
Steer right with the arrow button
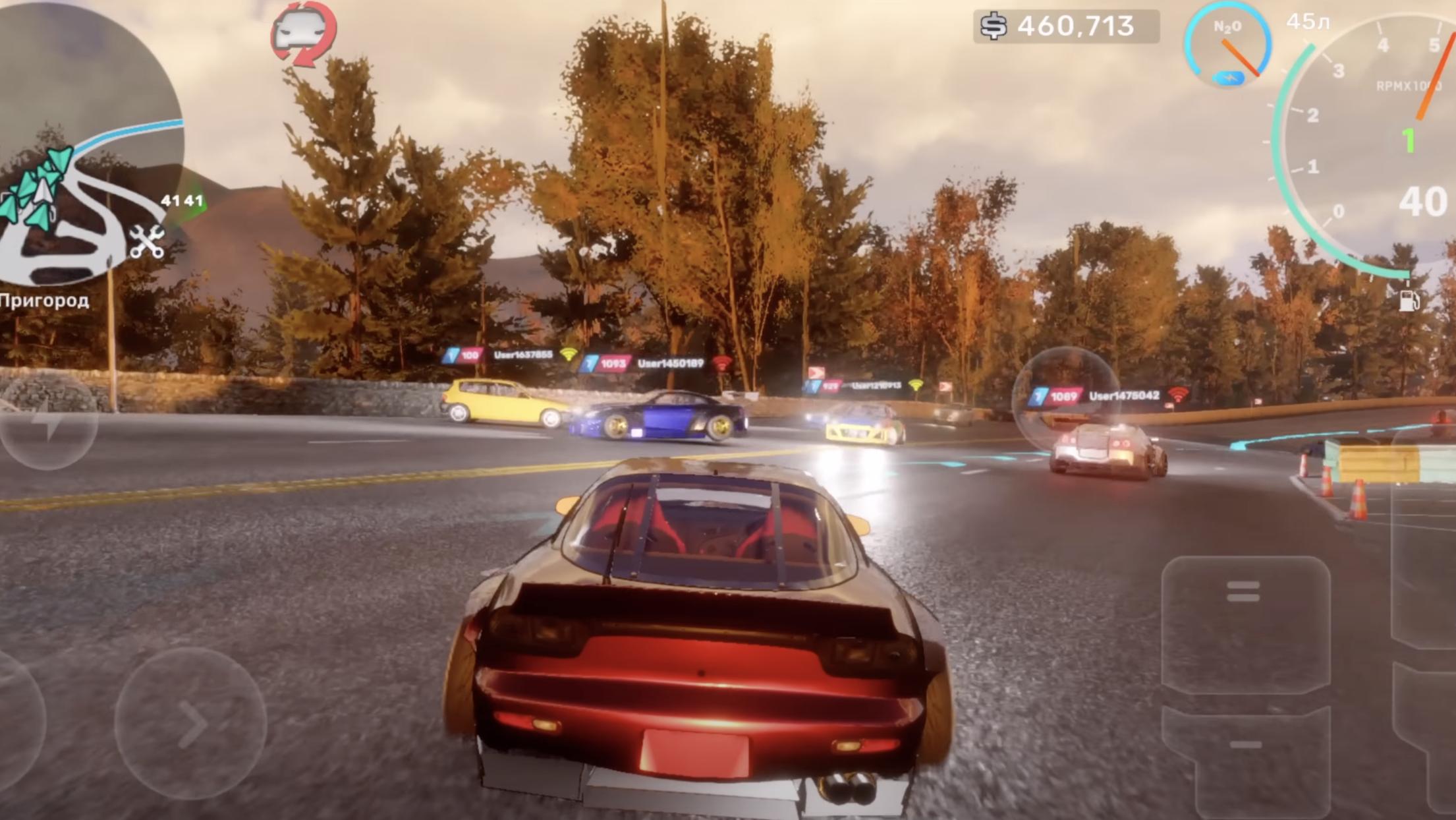[x=190, y=724]
